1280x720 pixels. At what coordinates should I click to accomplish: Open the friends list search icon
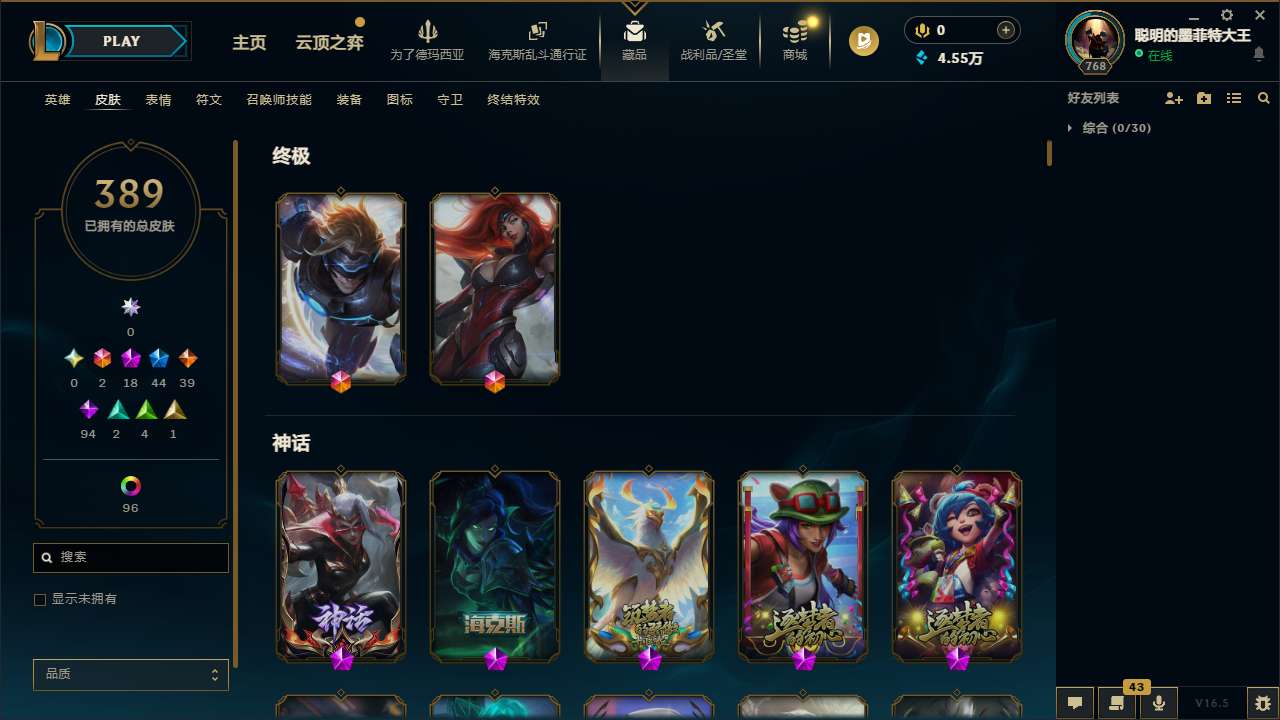[x=1263, y=98]
